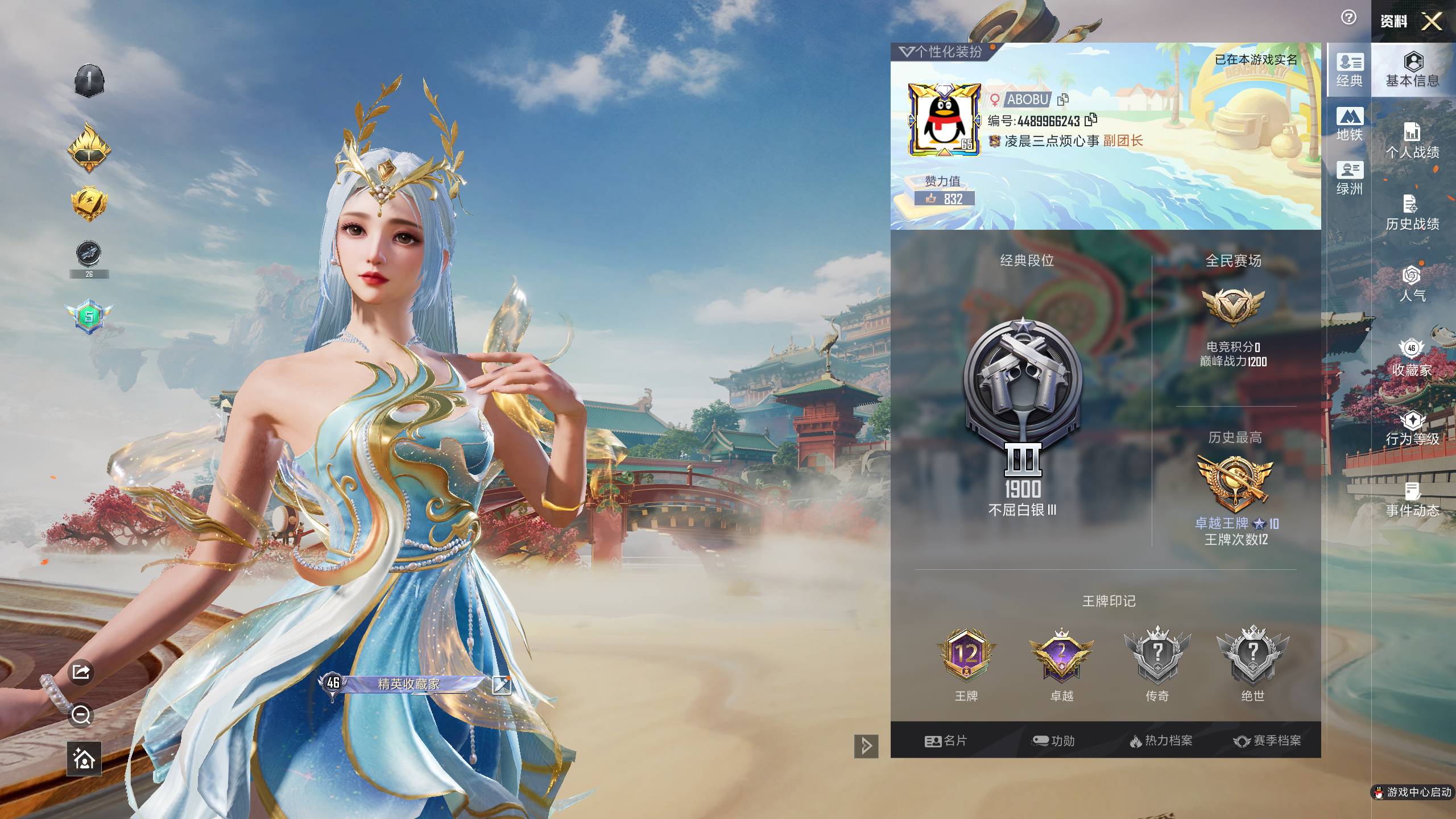
Task: Switch to the 绿洲 oasis mode tab
Action: (1350, 178)
